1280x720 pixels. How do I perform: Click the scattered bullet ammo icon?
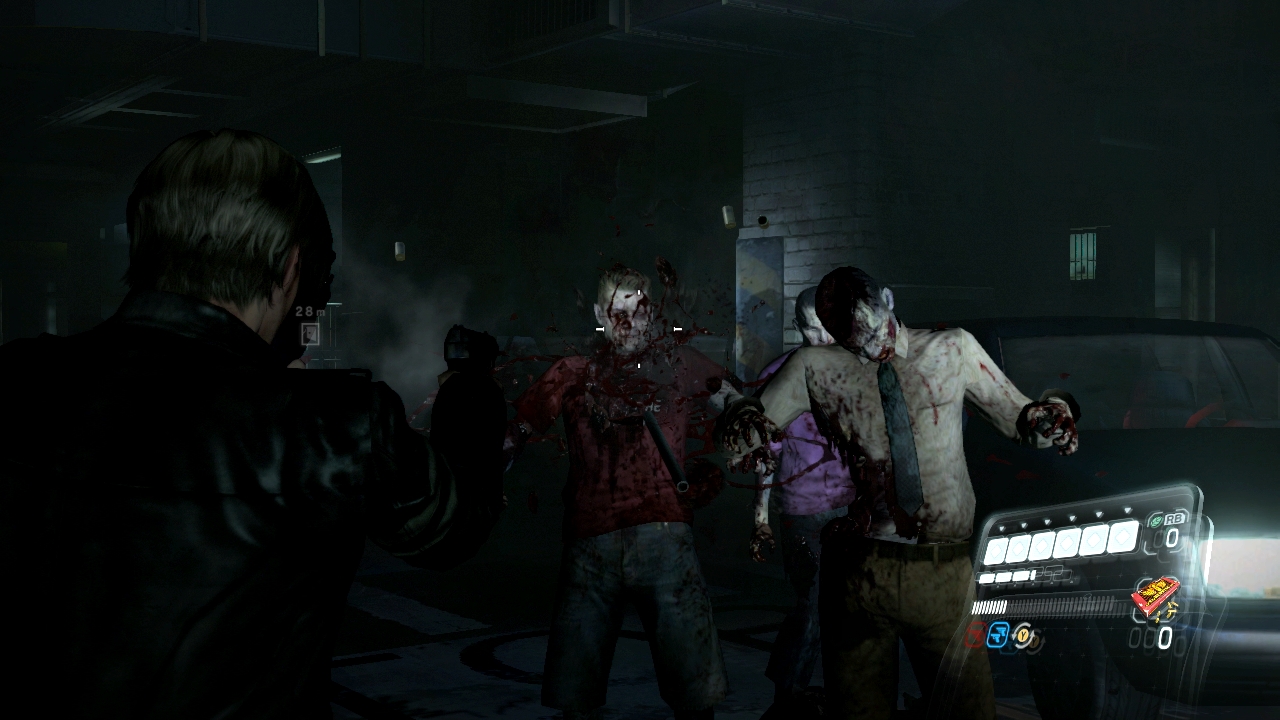(1170, 611)
